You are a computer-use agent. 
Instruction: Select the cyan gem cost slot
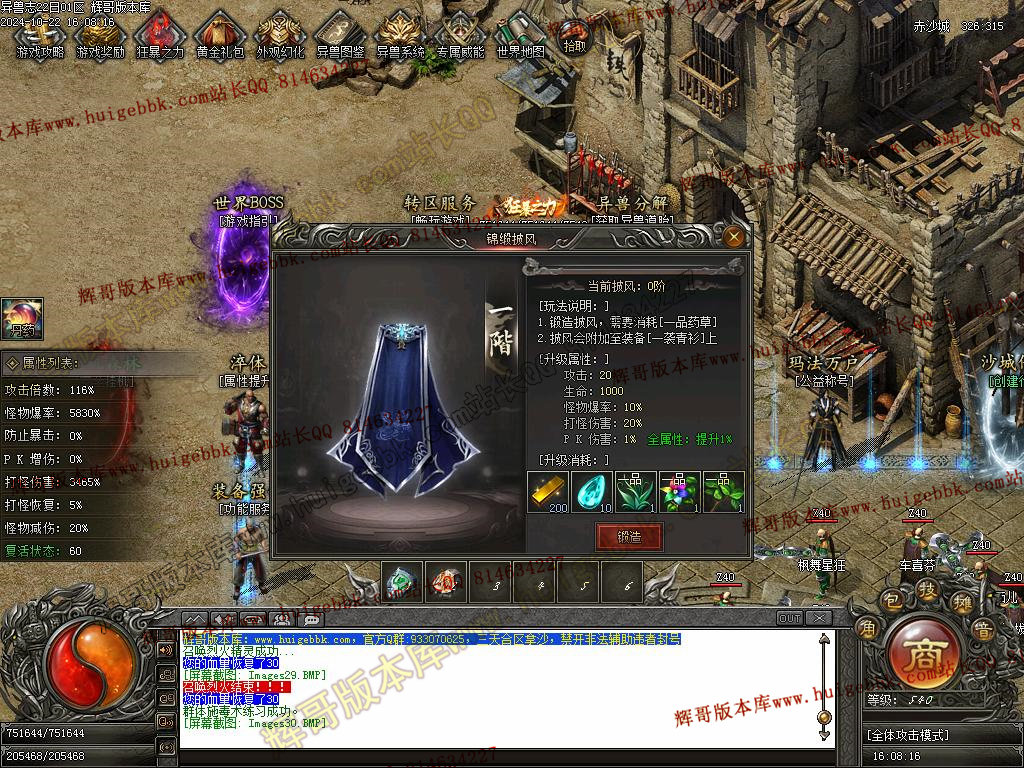591,491
